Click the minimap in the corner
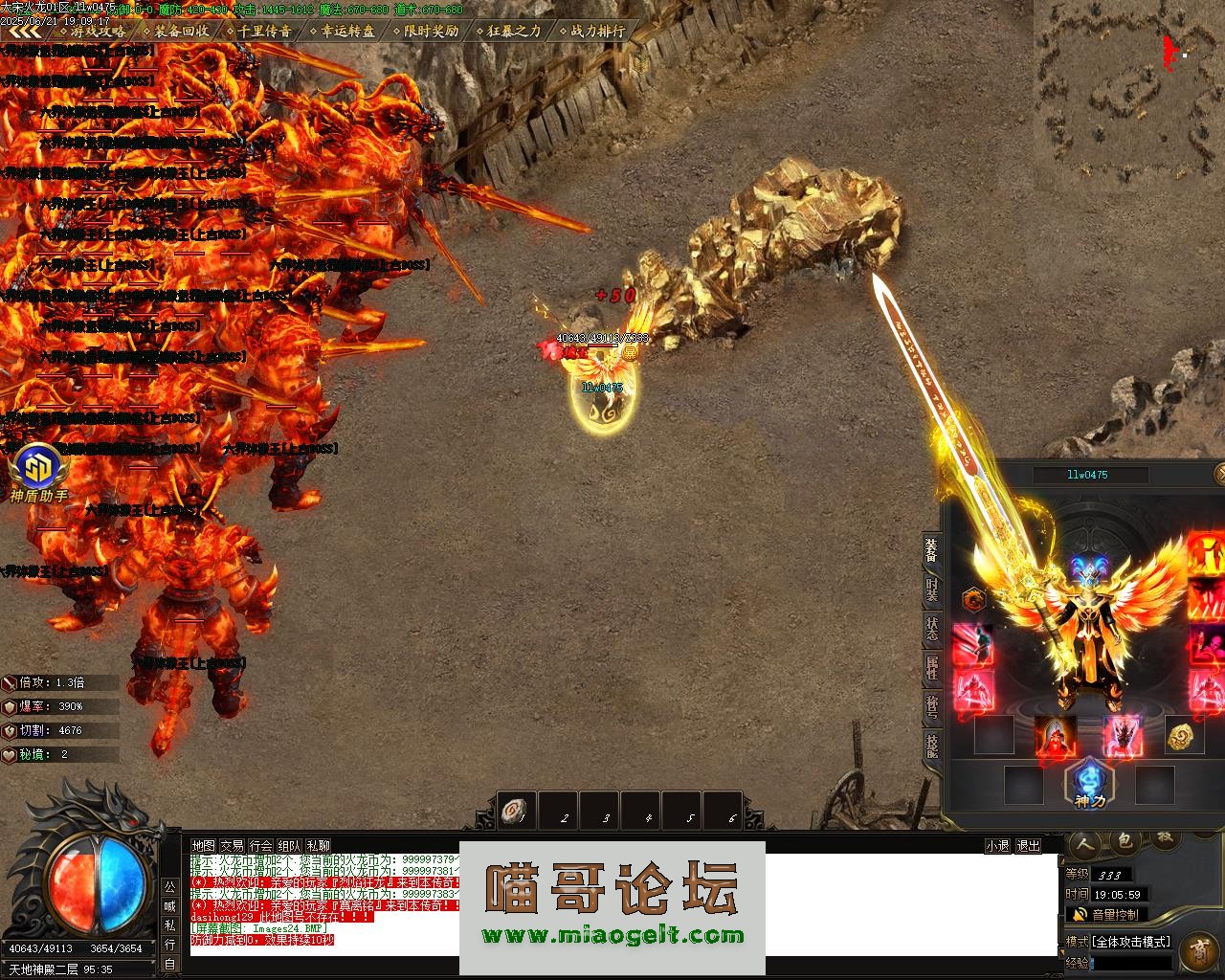This screenshot has height=980, width=1225. click(x=1127, y=91)
